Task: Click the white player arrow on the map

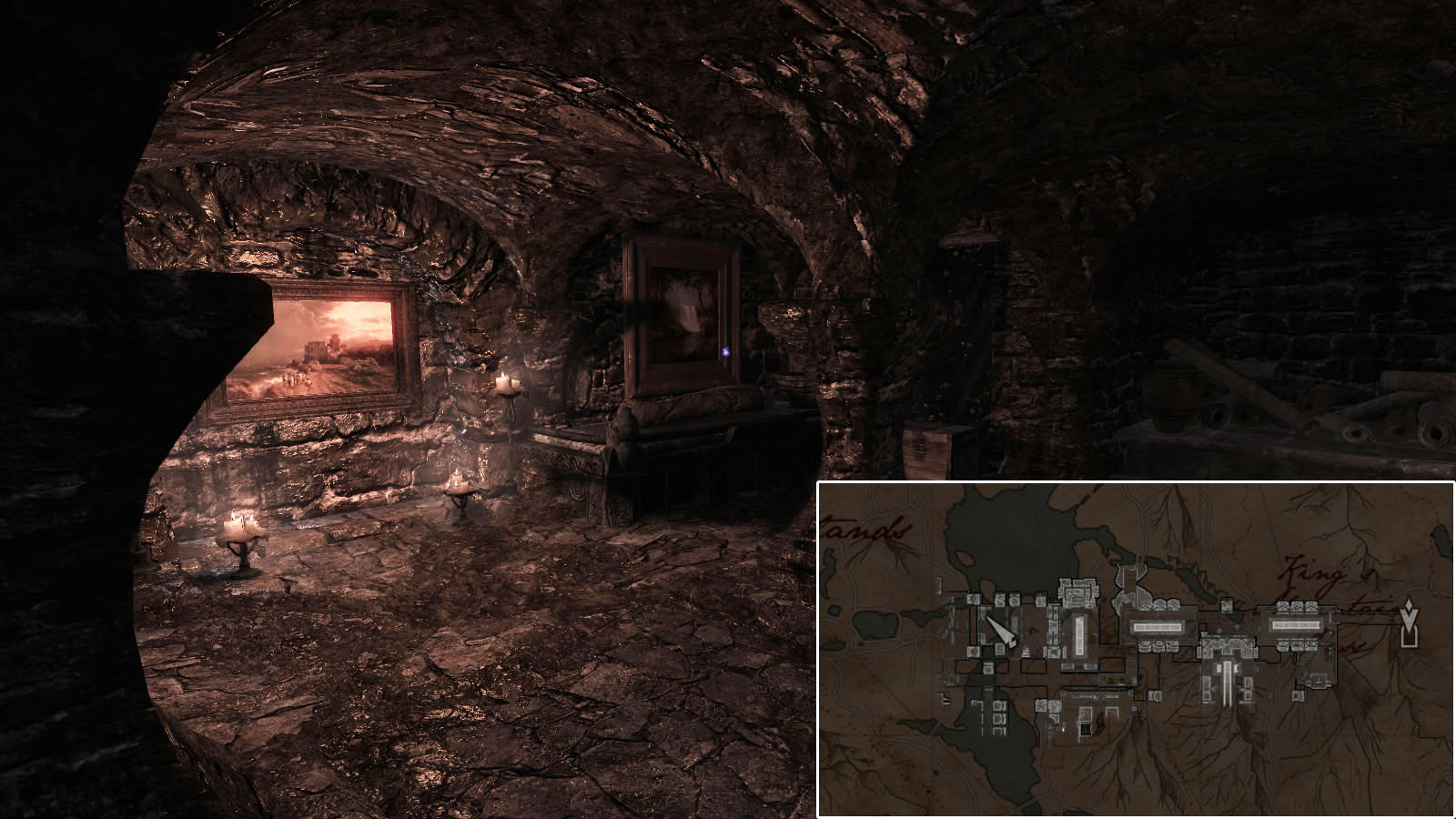Action: point(1002,631)
